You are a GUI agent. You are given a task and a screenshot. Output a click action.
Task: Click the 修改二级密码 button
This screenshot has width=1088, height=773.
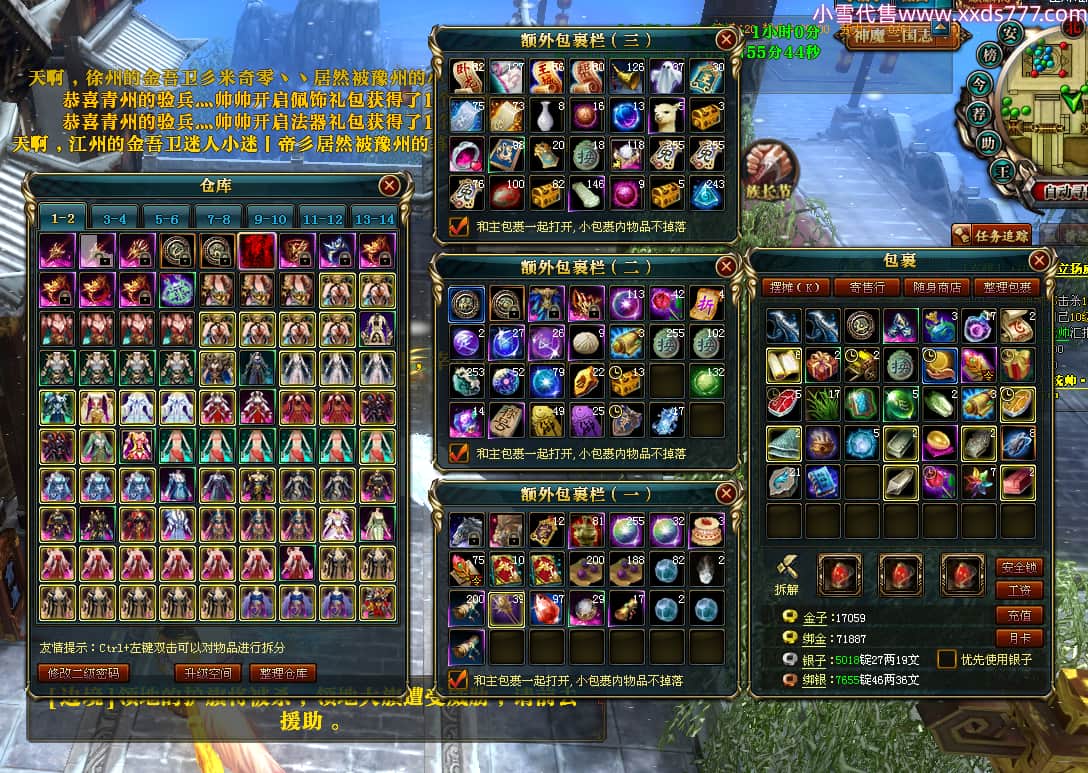coord(83,673)
